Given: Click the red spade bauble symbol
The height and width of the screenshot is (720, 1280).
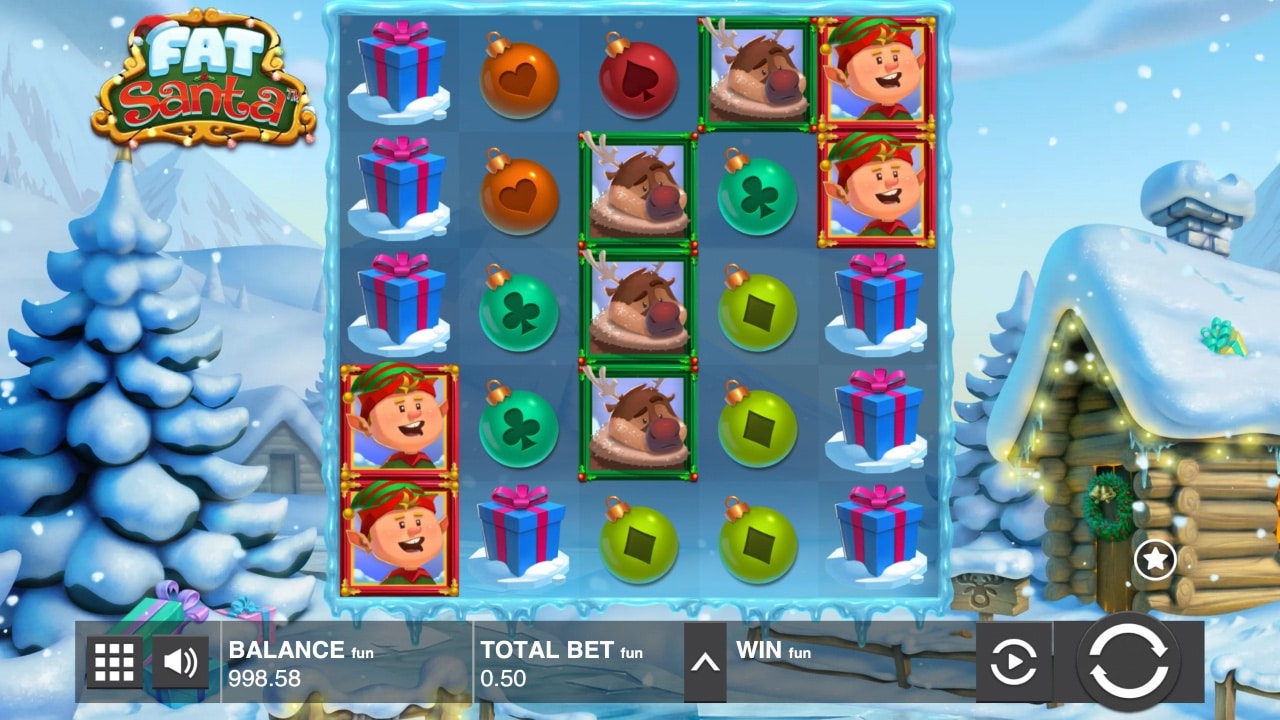Looking at the screenshot, I should 639,80.
